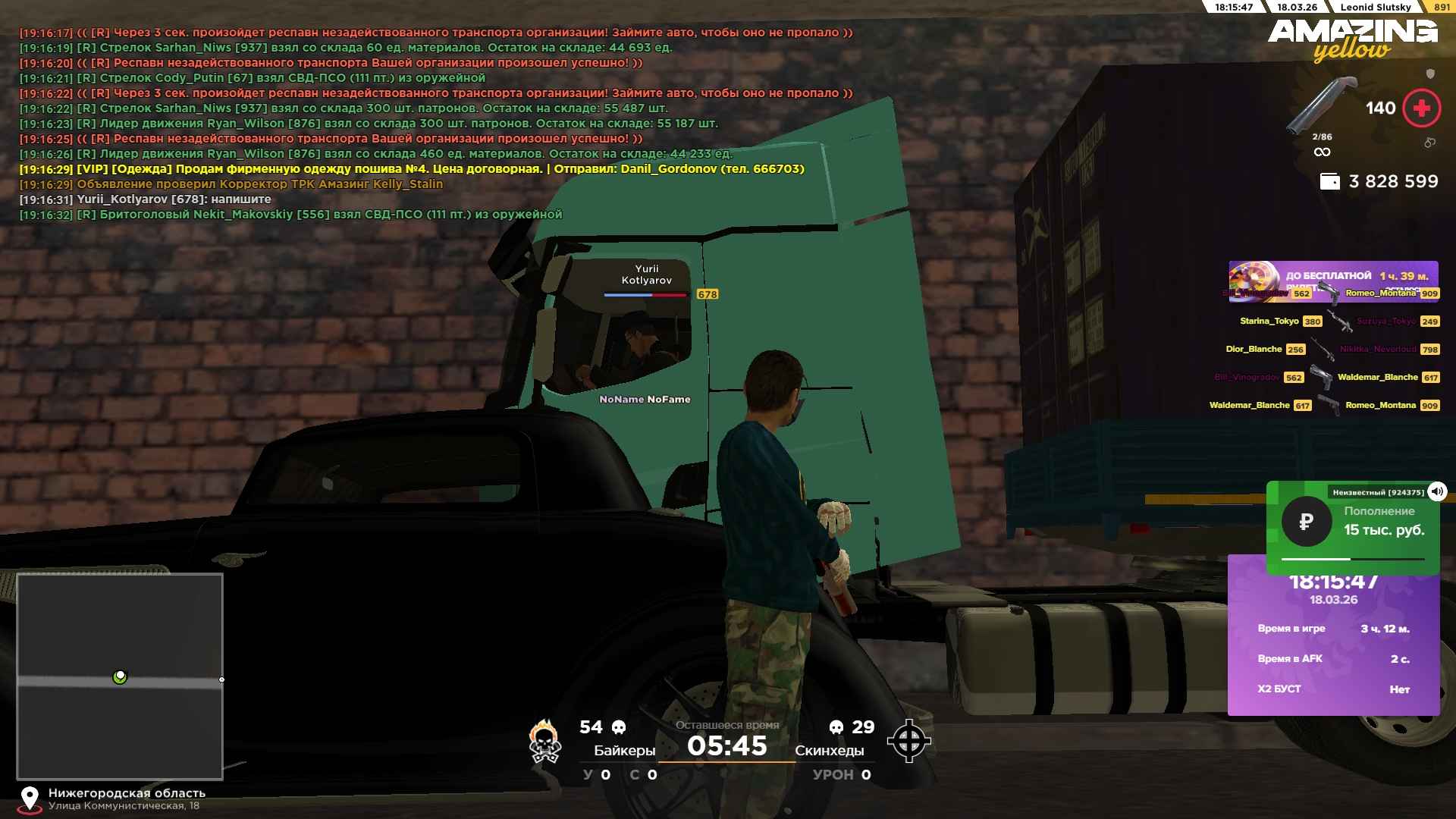1456x819 pixels.
Task: Click Romeo_Montana in the kill feed
Action: (x=1380, y=405)
